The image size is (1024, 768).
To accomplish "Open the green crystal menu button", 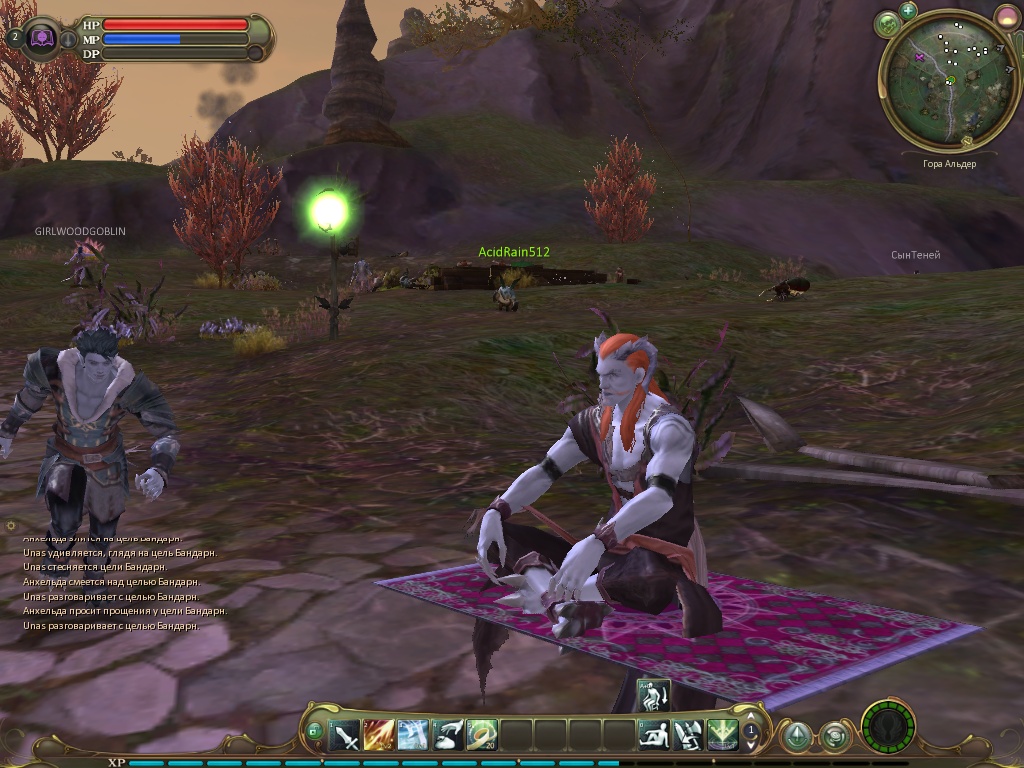I will [796, 737].
